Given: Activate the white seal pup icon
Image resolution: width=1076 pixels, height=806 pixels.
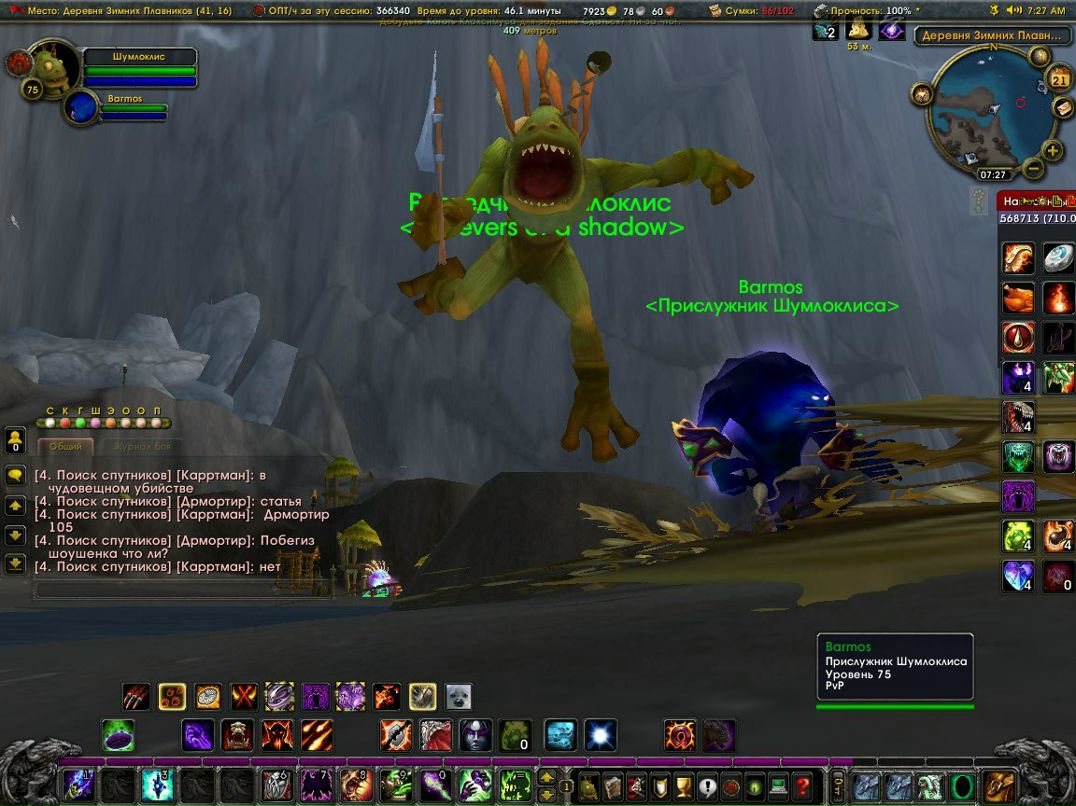Looking at the screenshot, I should tap(458, 696).
